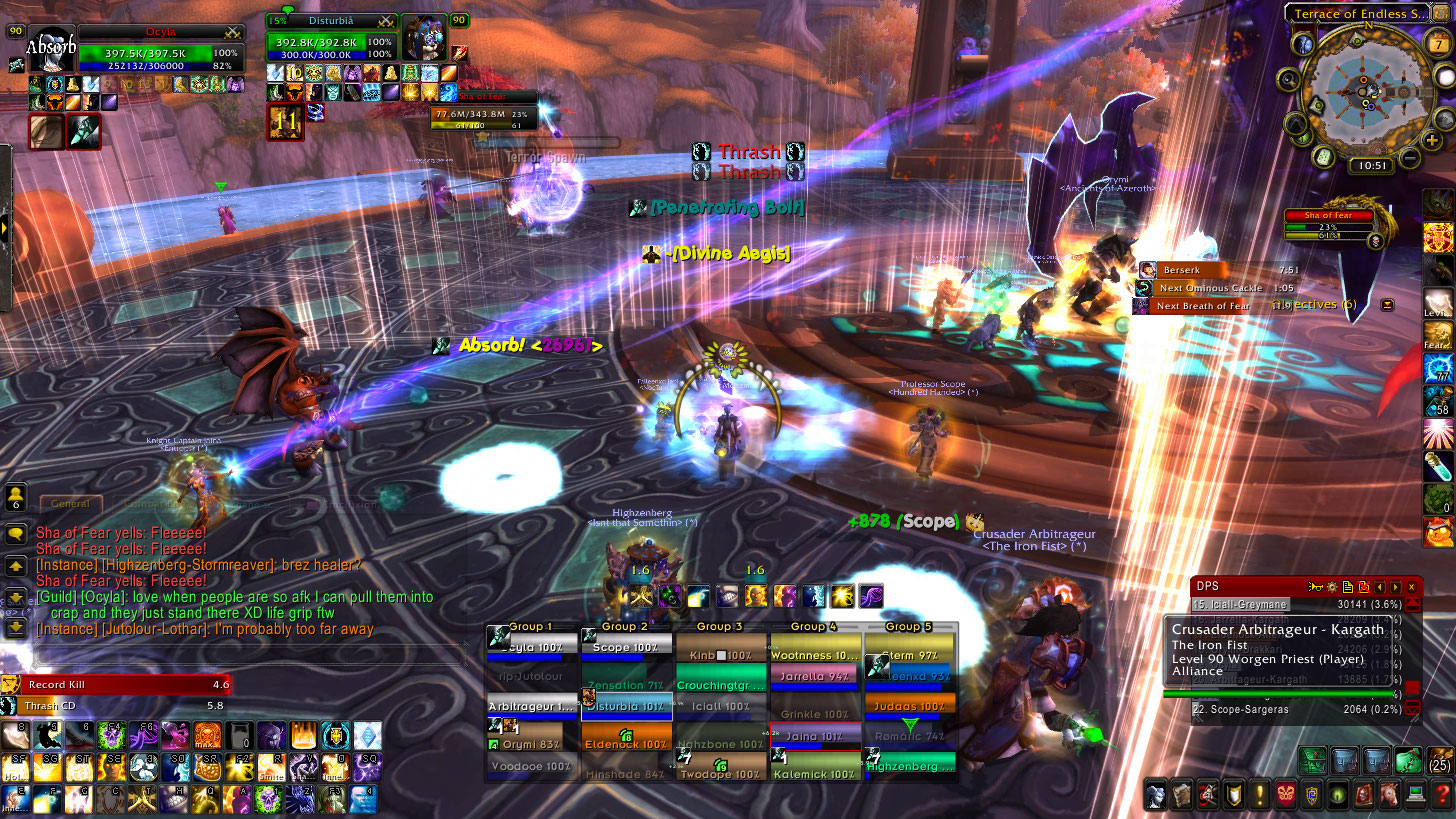Screen dimensions: 1456x819
Task: Collapse the Objectives tracker arrow button
Action: (1387, 304)
